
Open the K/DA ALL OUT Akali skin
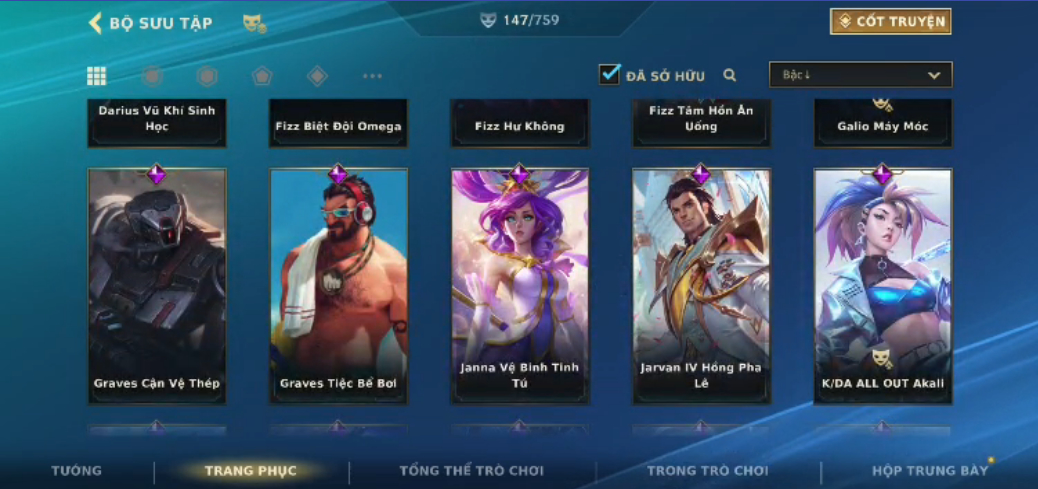click(x=882, y=285)
